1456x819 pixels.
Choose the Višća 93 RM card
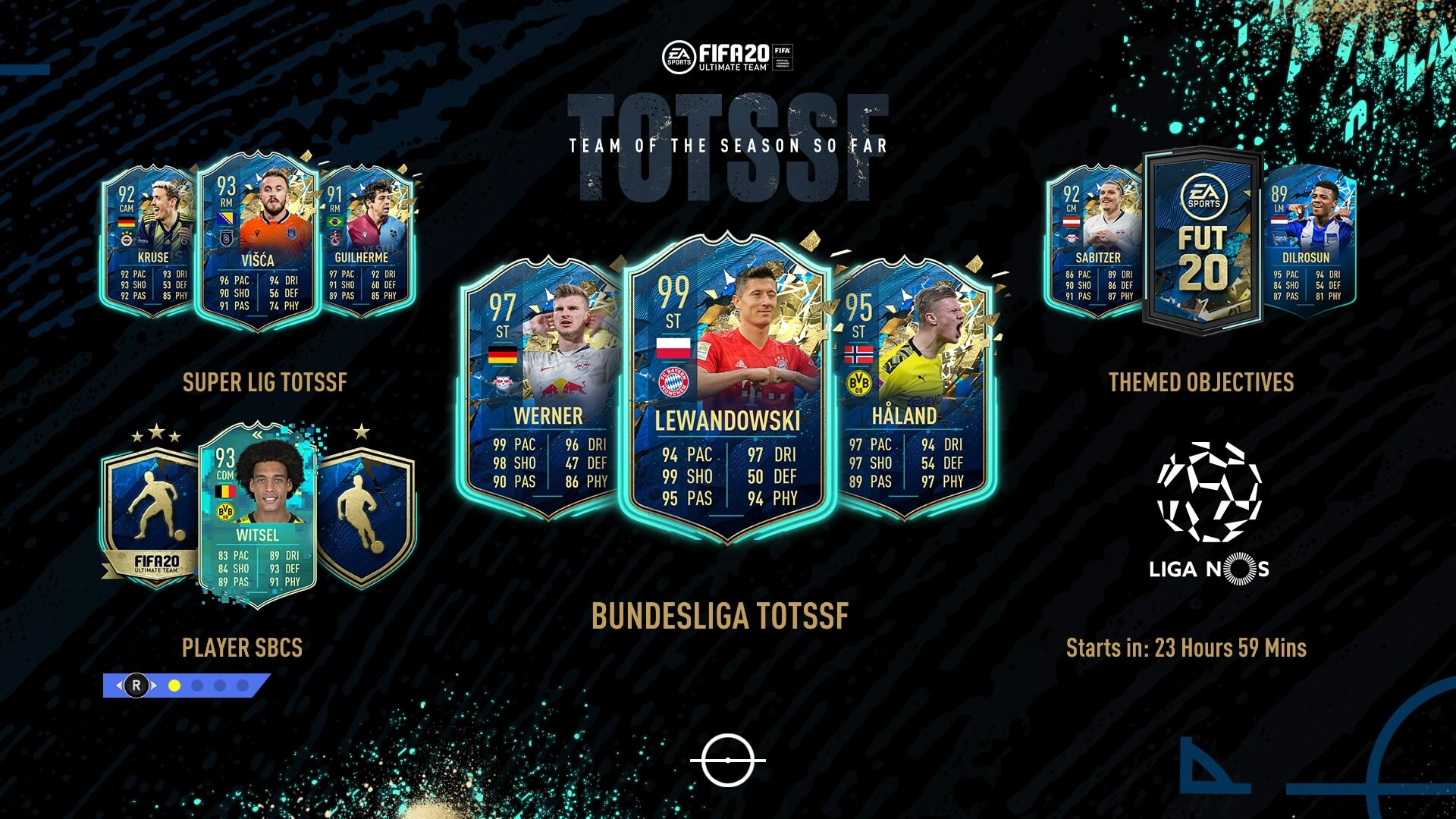tap(258, 243)
